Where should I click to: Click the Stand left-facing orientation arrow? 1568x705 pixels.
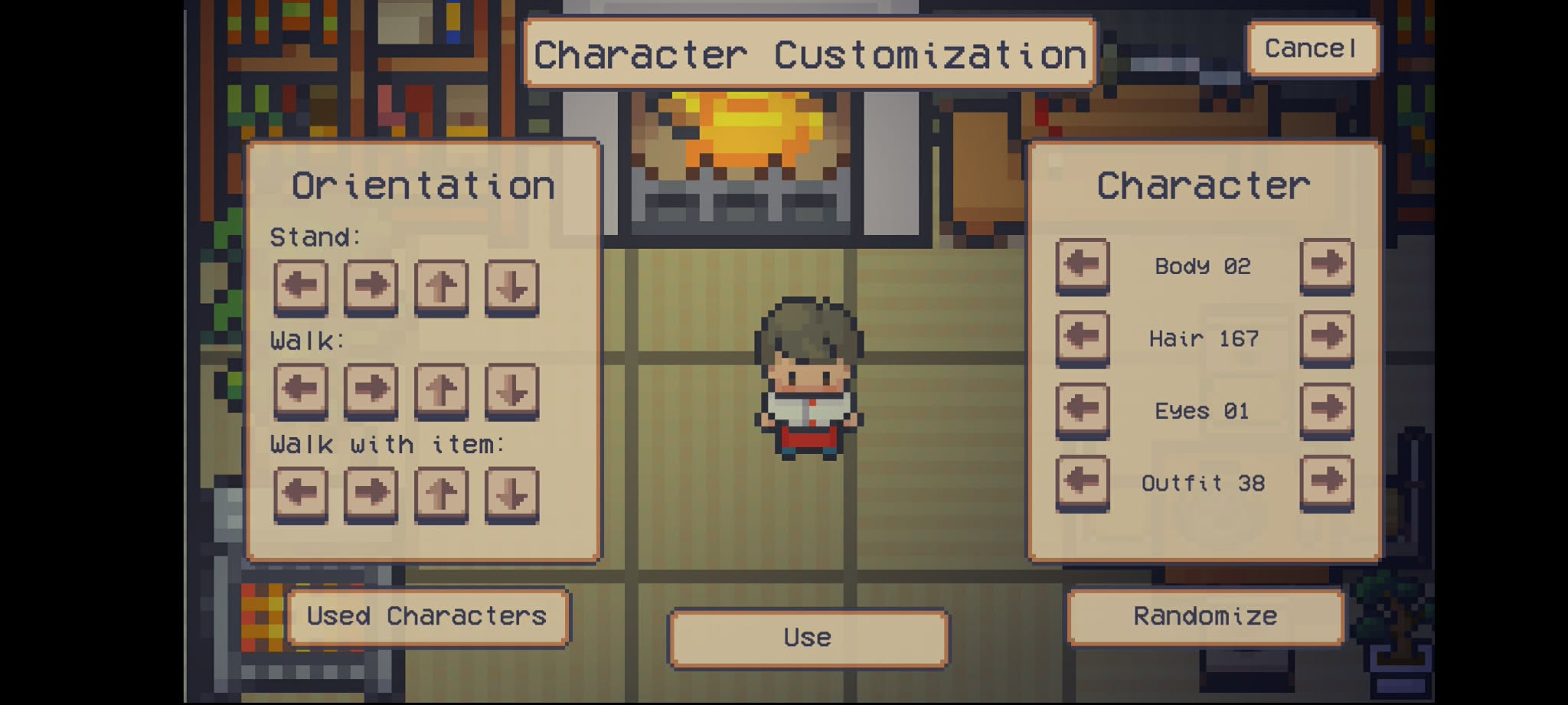[300, 286]
